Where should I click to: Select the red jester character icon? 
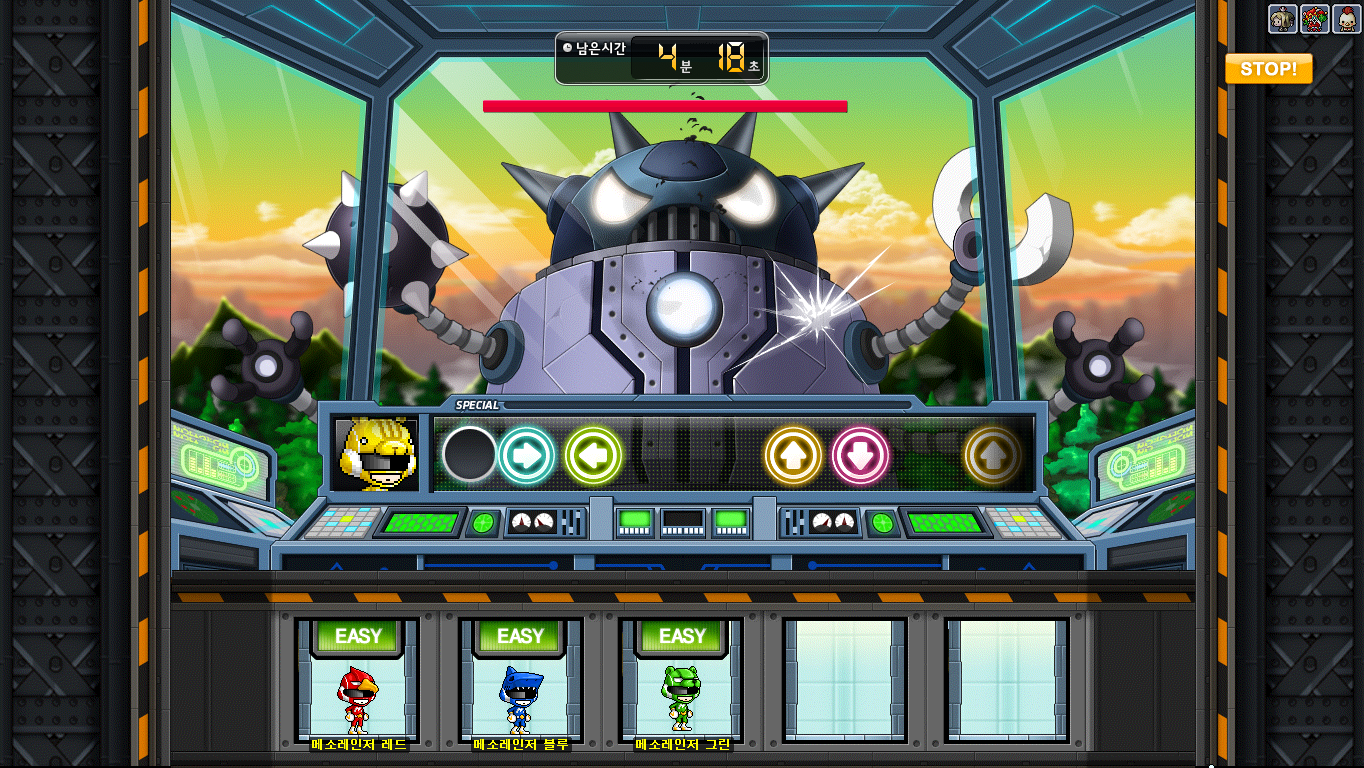pyautogui.click(x=1314, y=19)
